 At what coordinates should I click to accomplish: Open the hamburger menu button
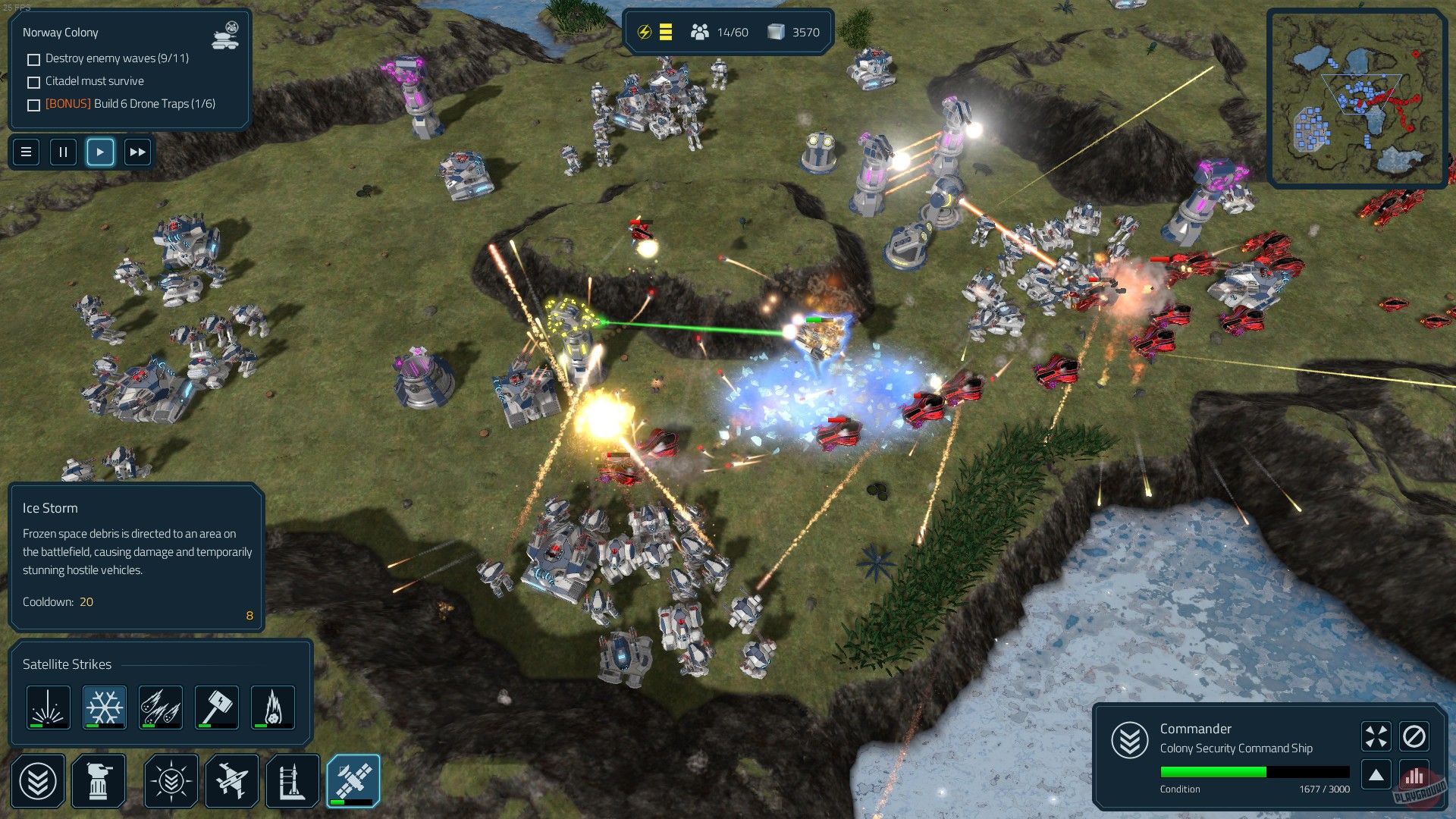(26, 152)
